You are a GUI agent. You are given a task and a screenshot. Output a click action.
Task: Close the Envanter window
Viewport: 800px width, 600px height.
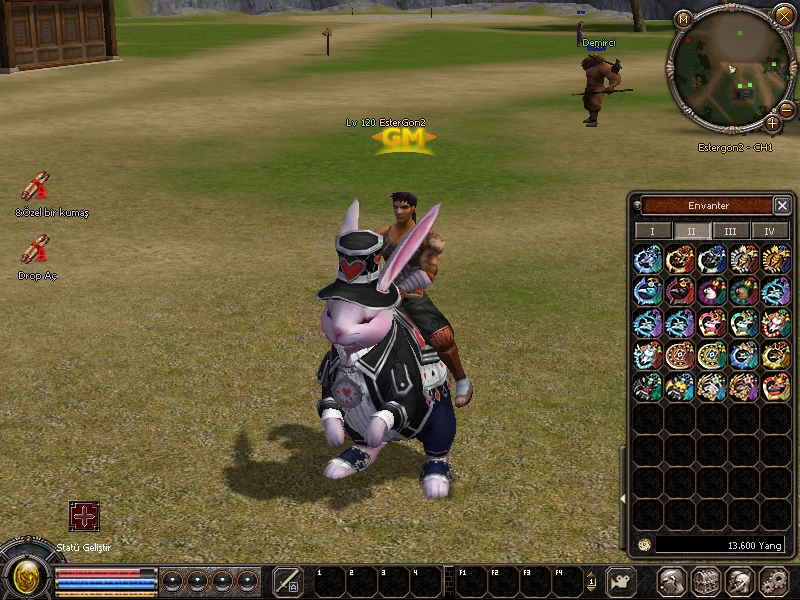(x=782, y=205)
